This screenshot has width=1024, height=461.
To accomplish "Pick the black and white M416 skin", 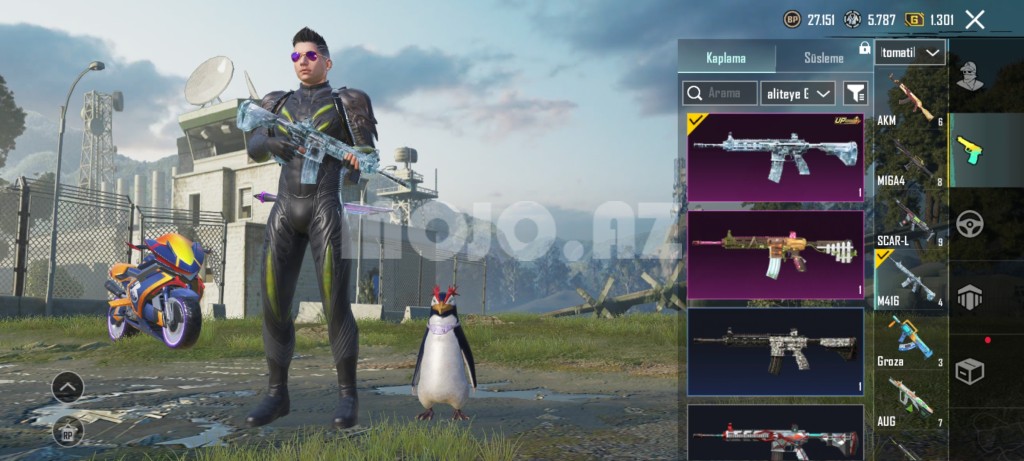I will [x=775, y=350].
